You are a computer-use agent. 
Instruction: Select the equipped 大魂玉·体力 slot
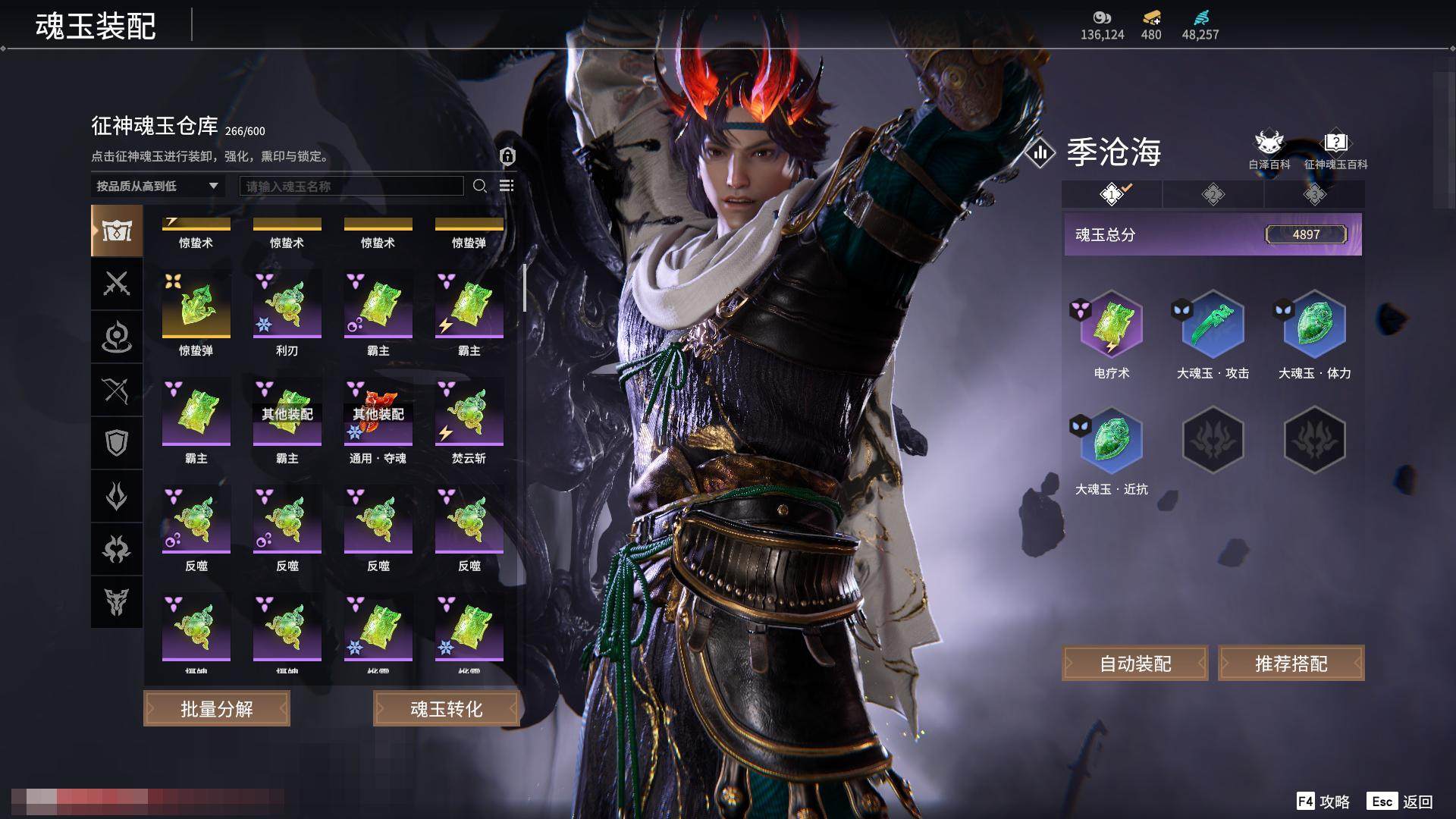1314,325
